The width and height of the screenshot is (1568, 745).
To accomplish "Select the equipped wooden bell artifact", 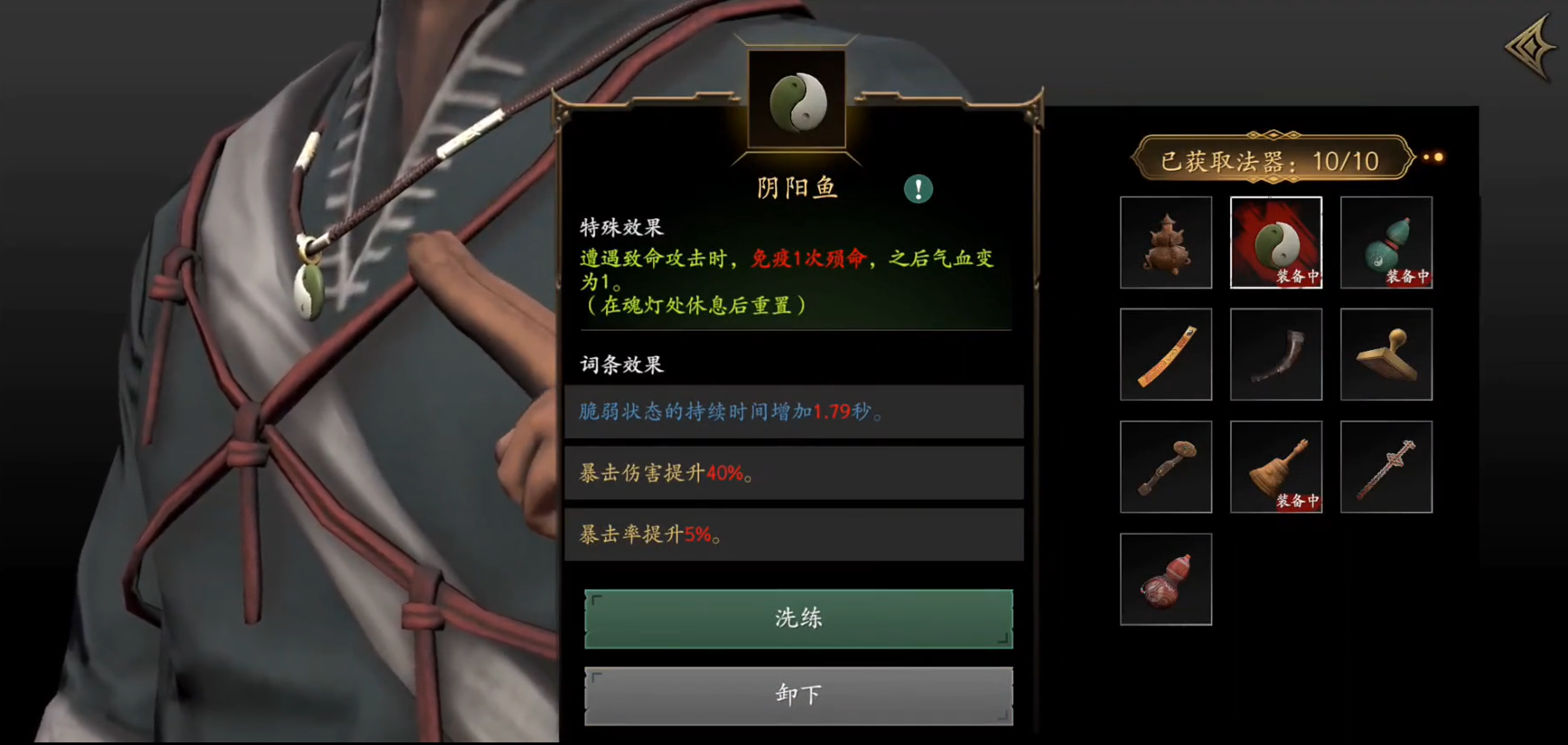I will pyautogui.click(x=1276, y=465).
